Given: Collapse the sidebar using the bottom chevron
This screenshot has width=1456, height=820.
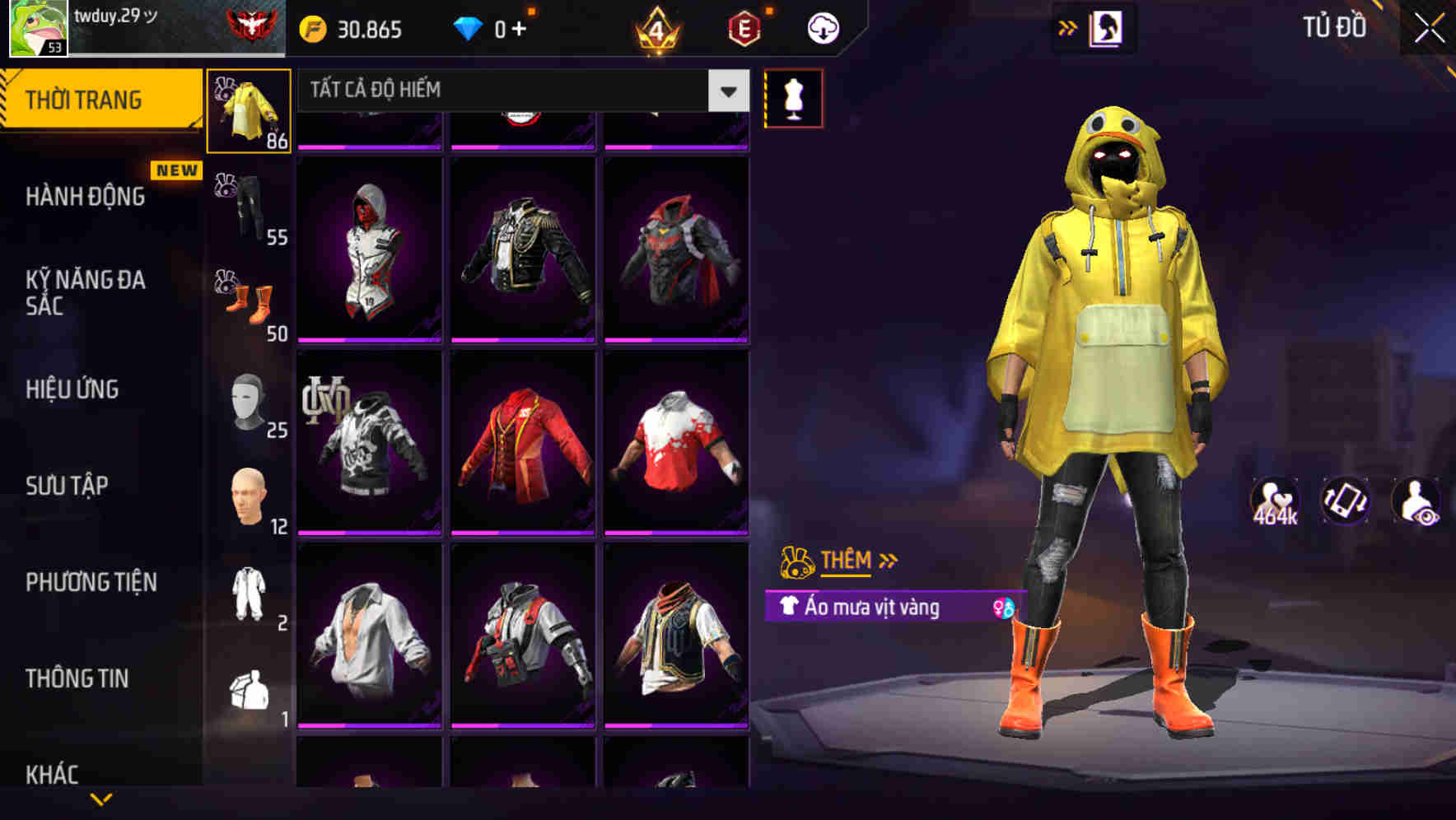Looking at the screenshot, I should click(101, 799).
